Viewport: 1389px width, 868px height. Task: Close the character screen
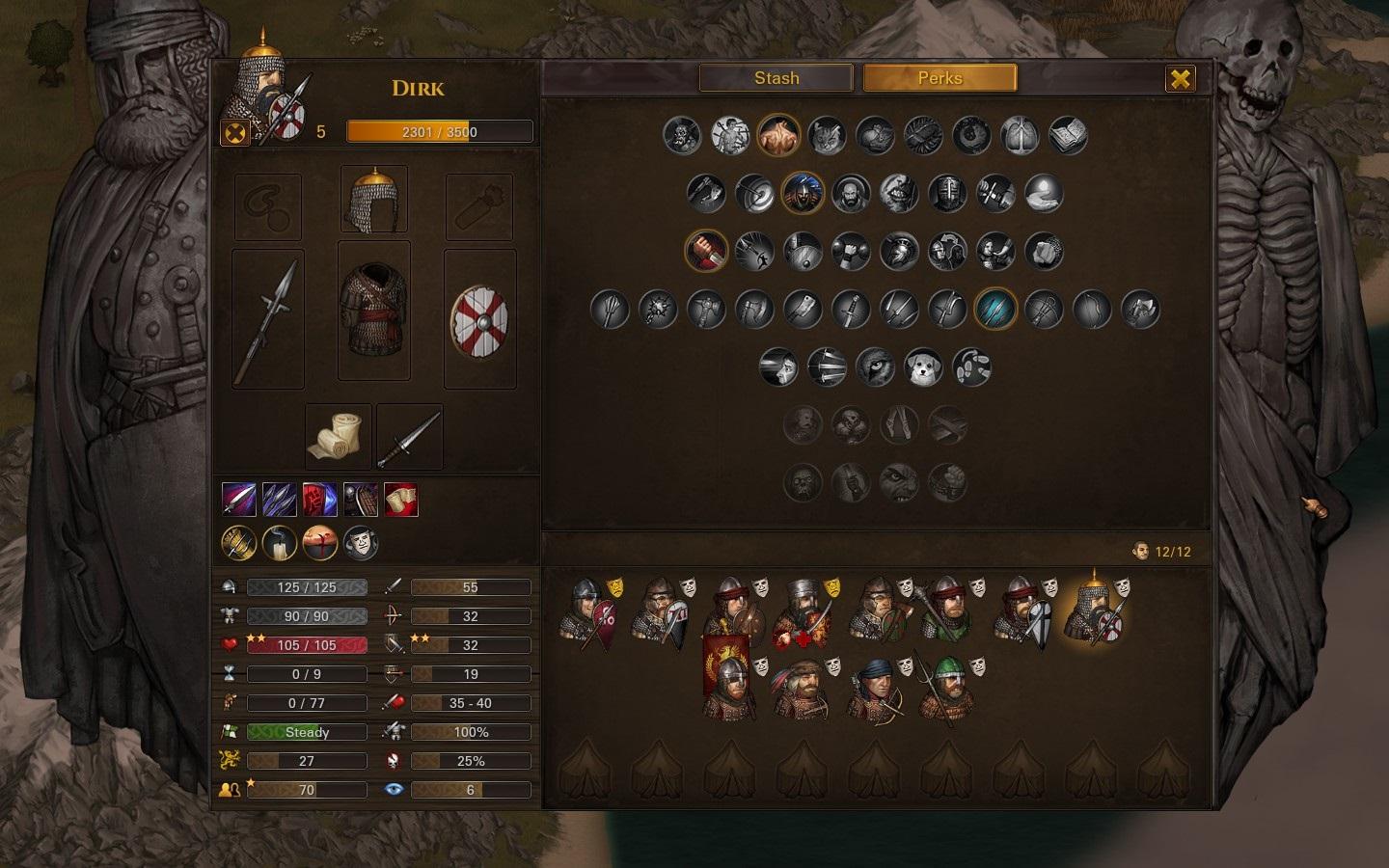(x=1180, y=78)
